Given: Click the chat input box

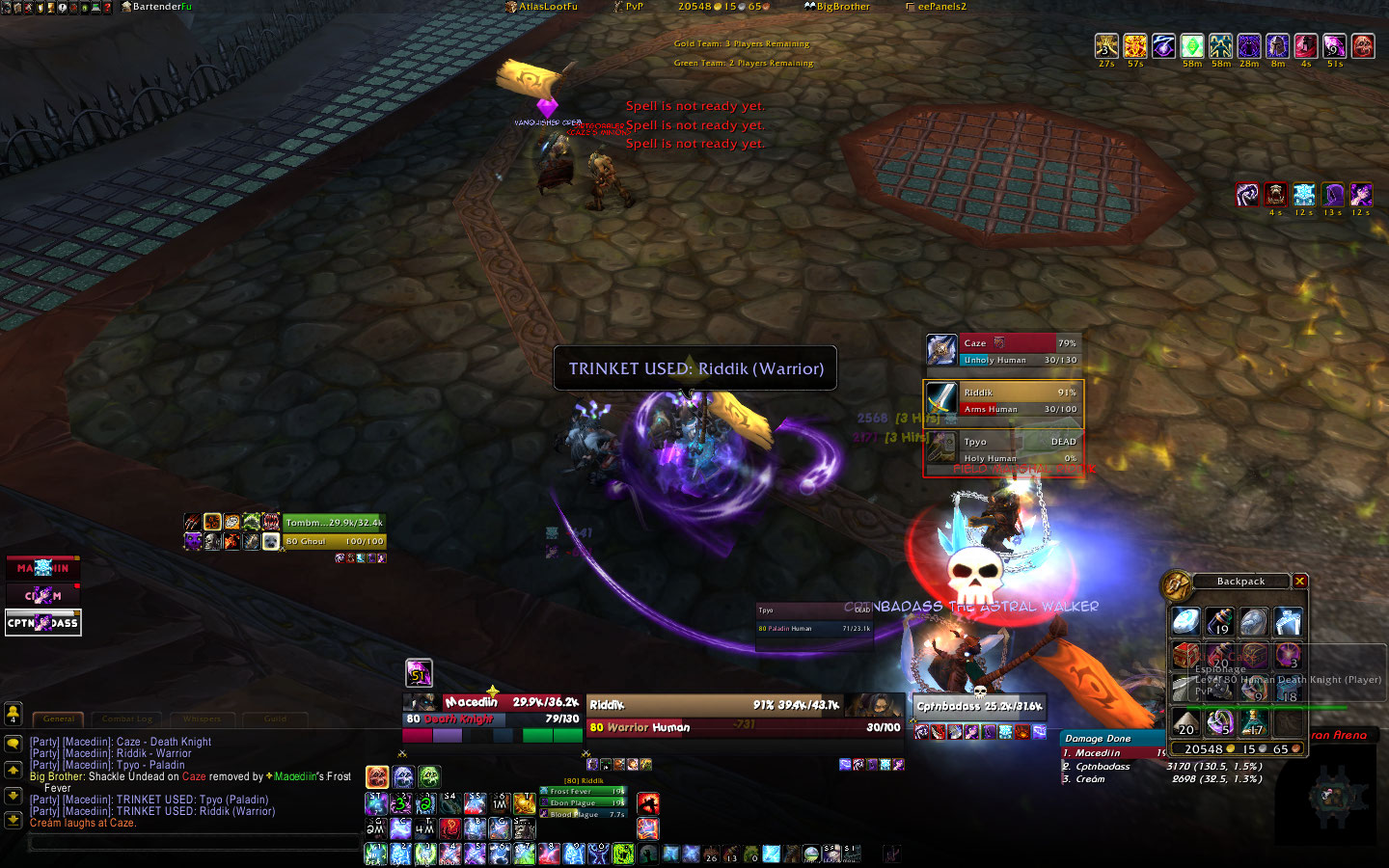Looking at the screenshot, I should [x=193, y=843].
